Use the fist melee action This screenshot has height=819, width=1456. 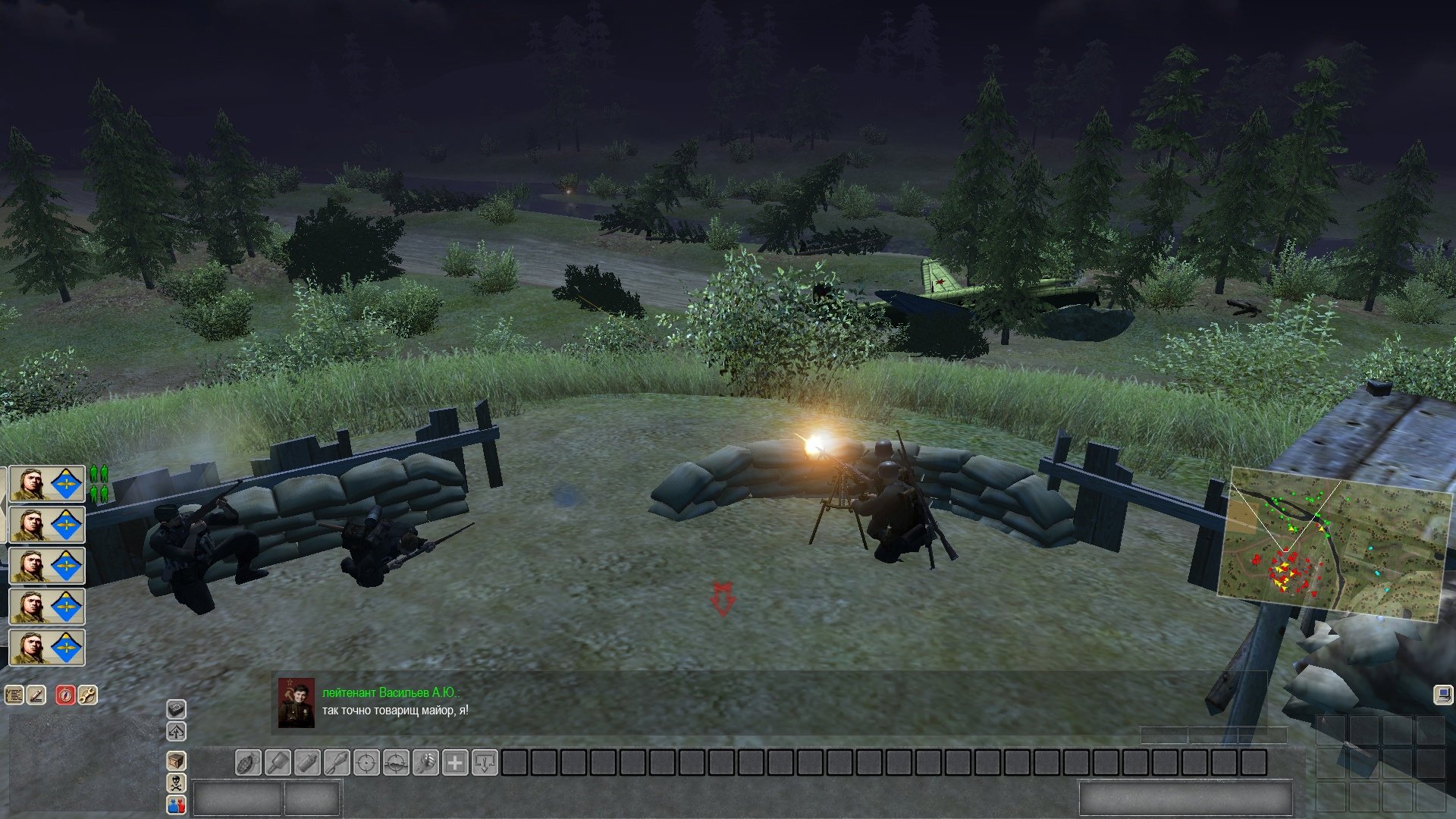[425, 762]
